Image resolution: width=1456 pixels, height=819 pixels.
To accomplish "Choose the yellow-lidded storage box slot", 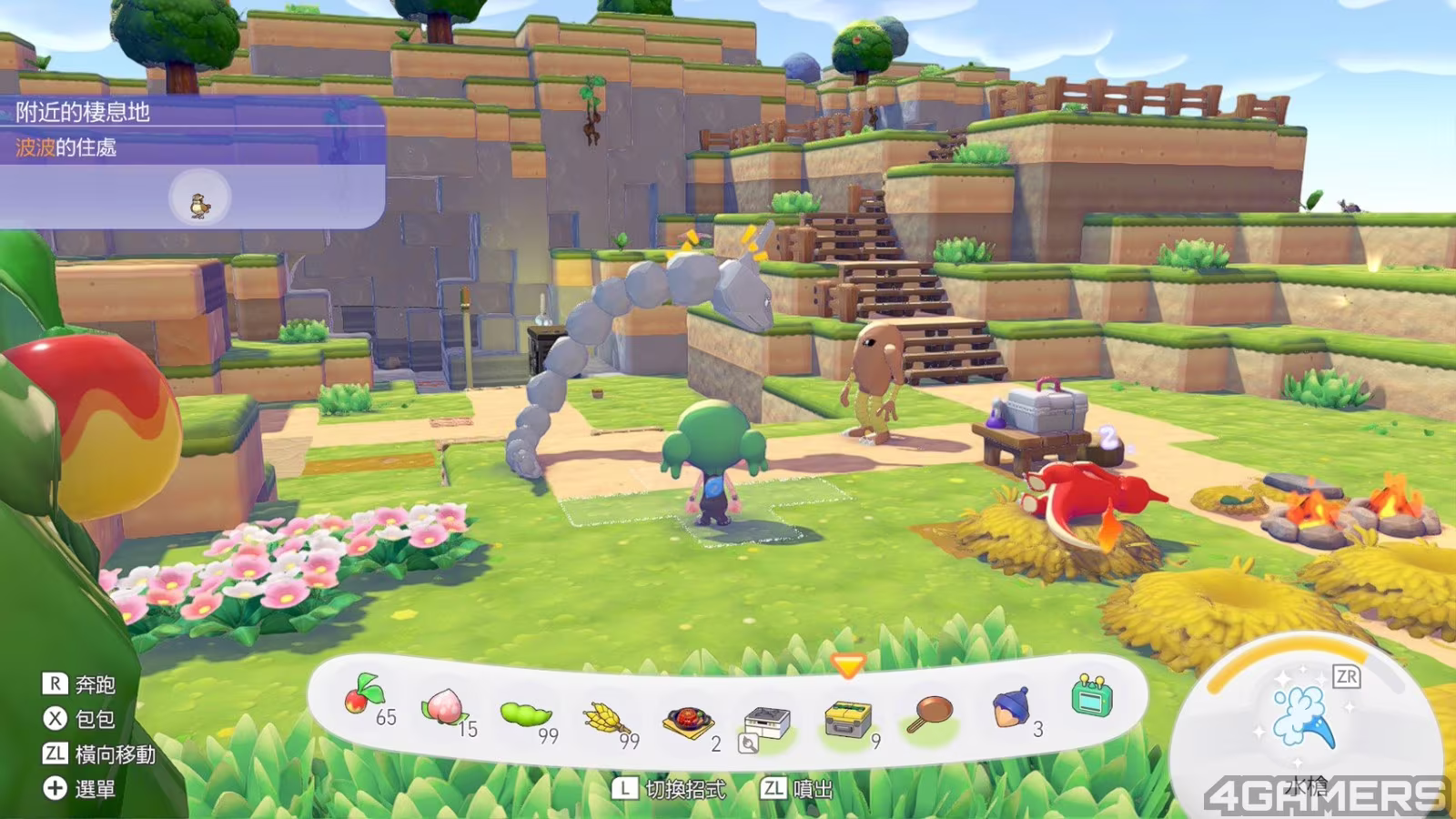I will click(x=847, y=719).
